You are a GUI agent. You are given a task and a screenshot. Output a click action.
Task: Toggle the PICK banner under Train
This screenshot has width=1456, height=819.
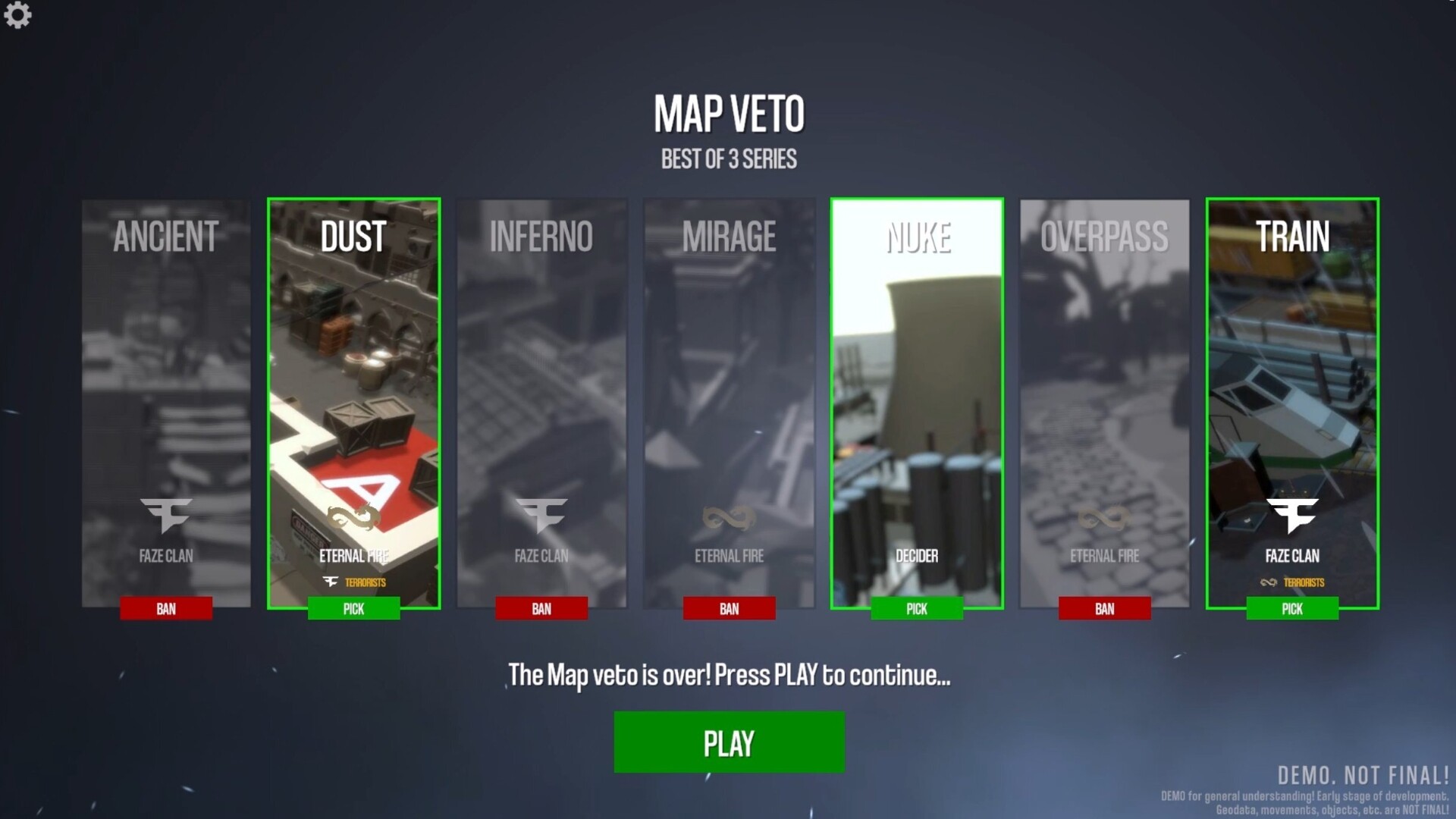pyautogui.click(x=1291, y=609)
